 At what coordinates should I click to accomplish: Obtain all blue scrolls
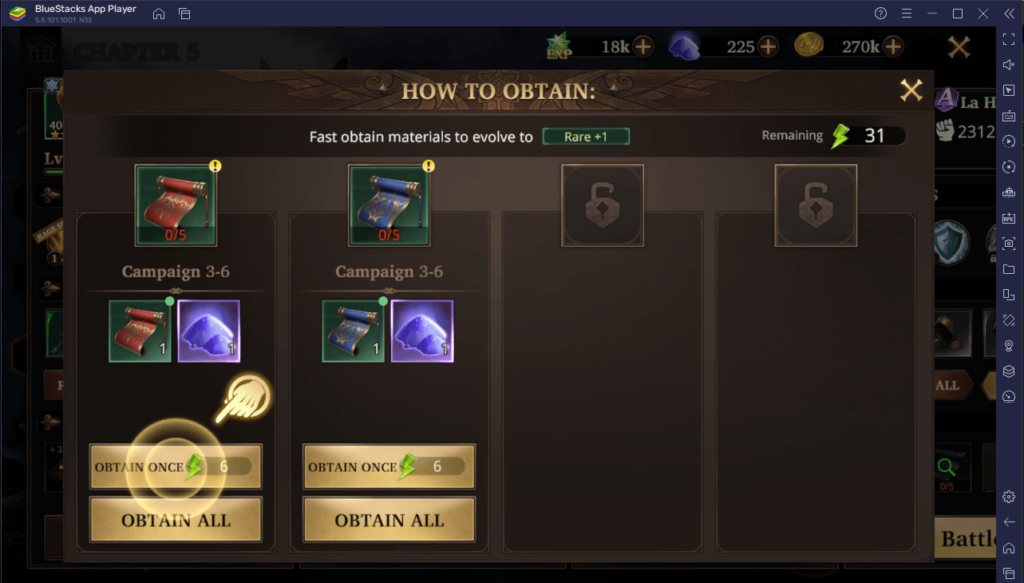(389, 520)
